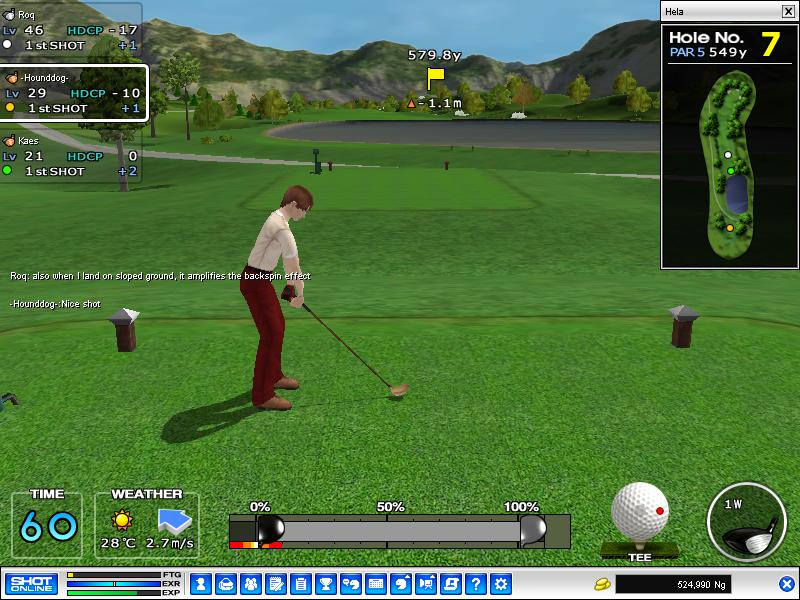
Task: Open the gear settings icon
Action: click(501, 584)
